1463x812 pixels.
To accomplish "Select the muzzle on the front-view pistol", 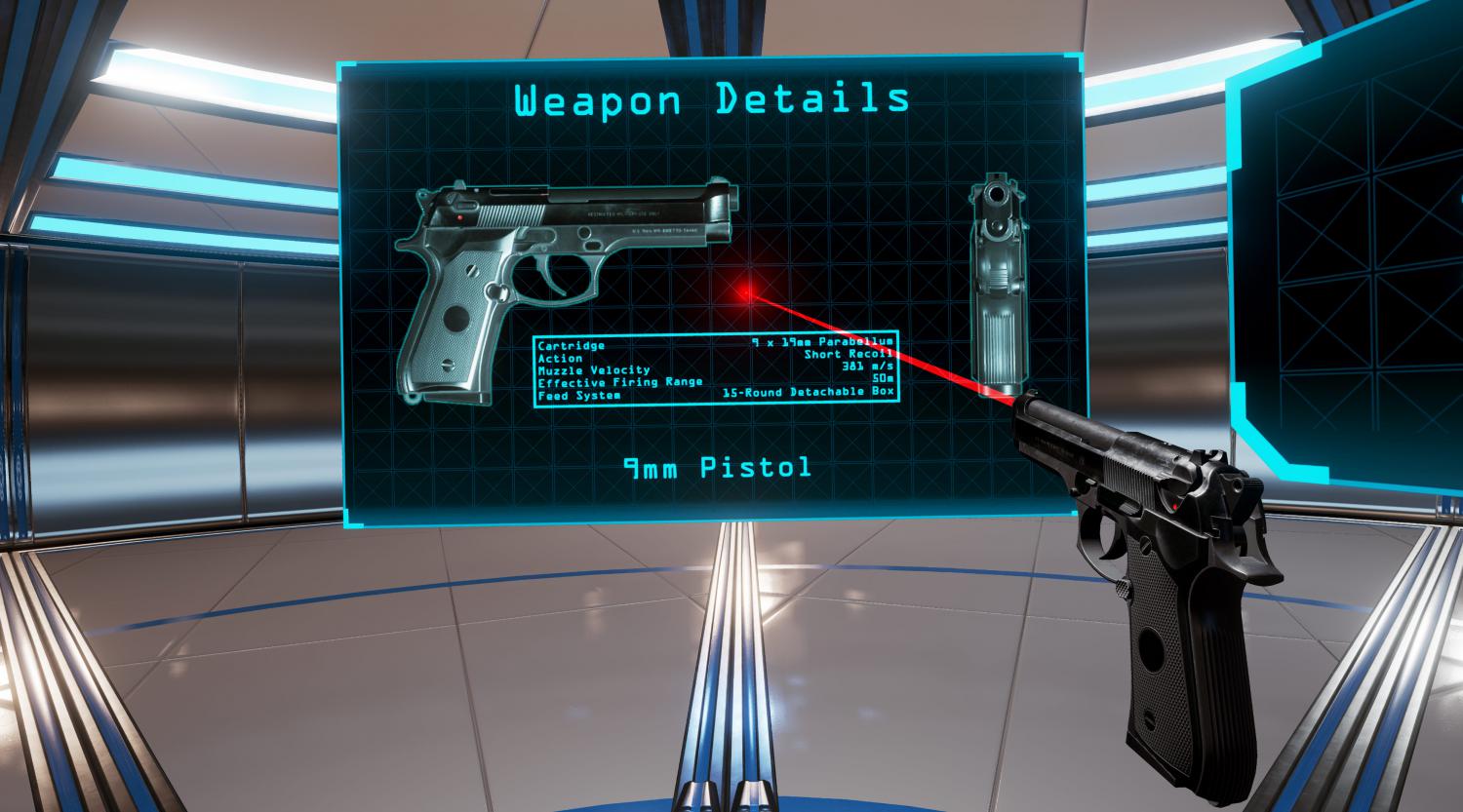I will pos(995,195).
